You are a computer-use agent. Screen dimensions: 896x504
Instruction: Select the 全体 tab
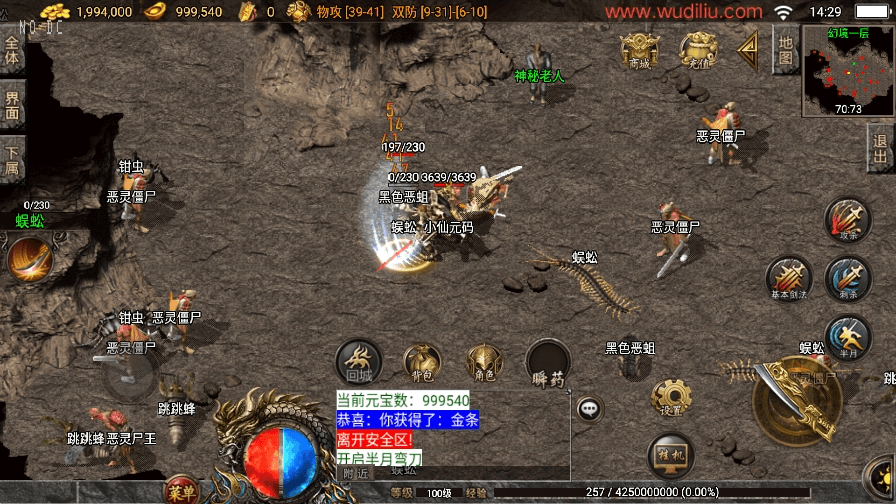[x=12, y=52]
